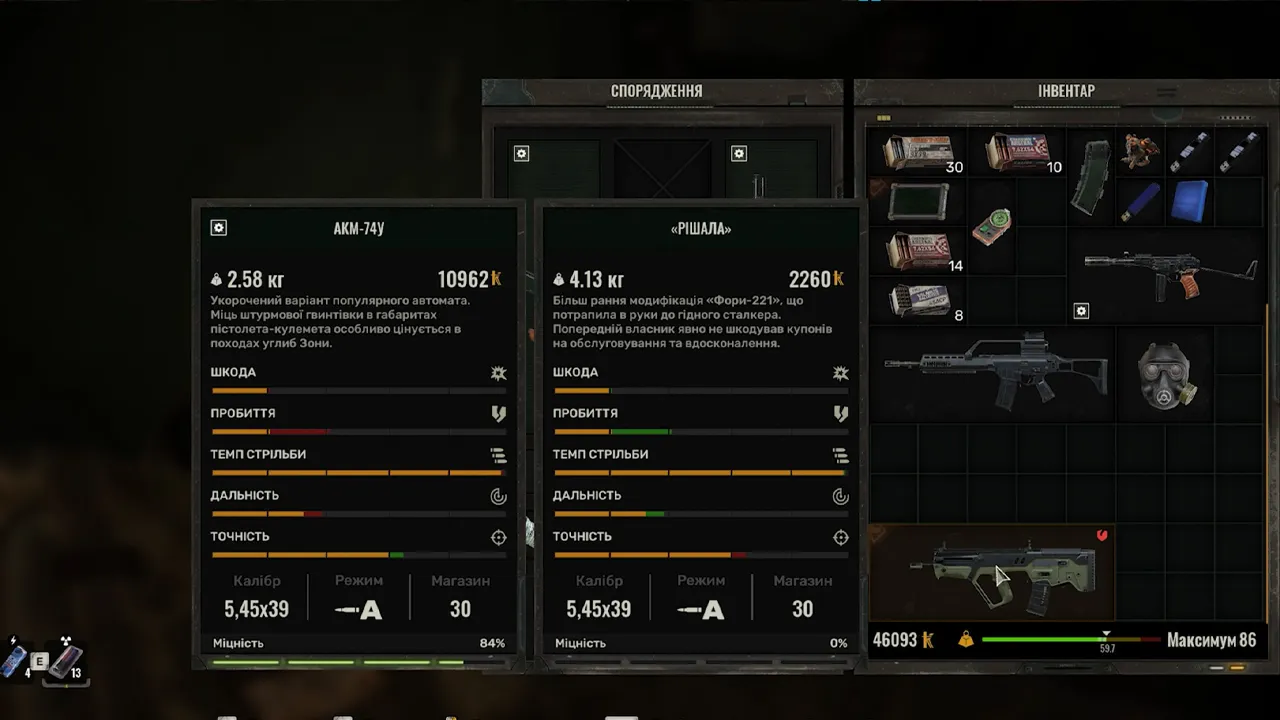Viewport: 1280px width, 720px height.
Task: Pick the blue USB flash drive
Action: click(1140, 201)
